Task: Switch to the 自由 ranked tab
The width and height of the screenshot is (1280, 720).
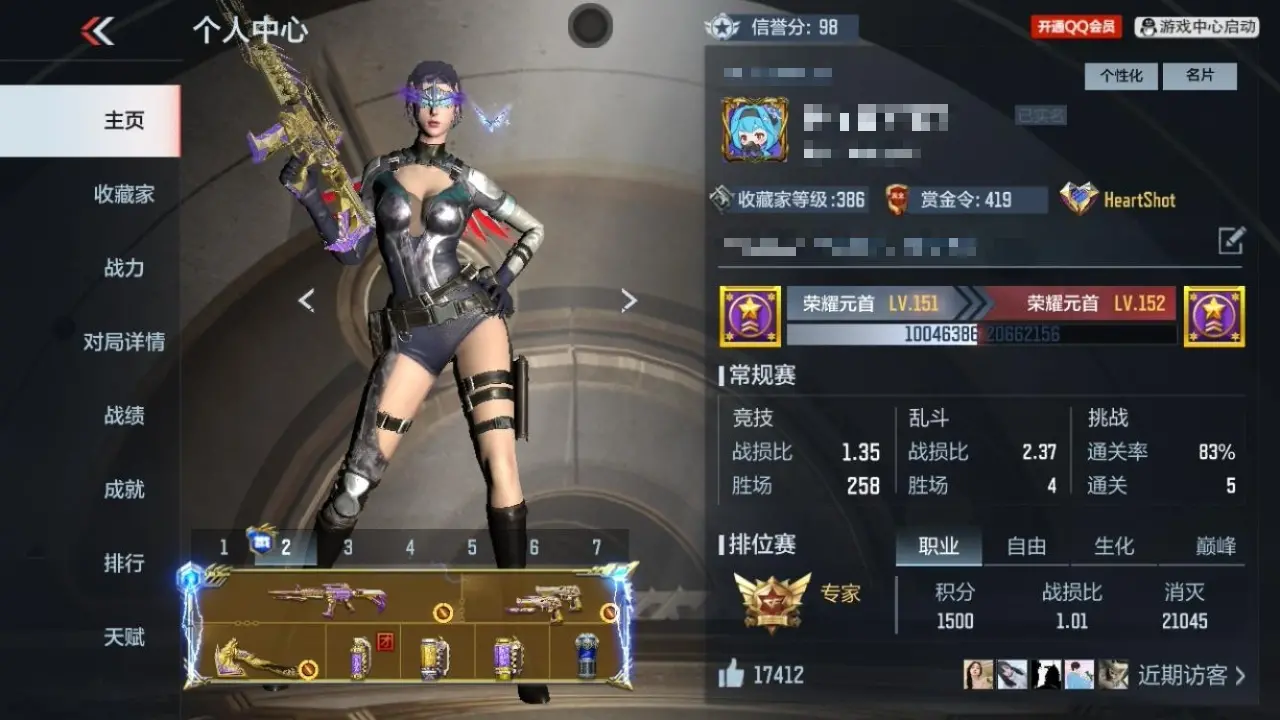Action: (x=1026, y=546)
